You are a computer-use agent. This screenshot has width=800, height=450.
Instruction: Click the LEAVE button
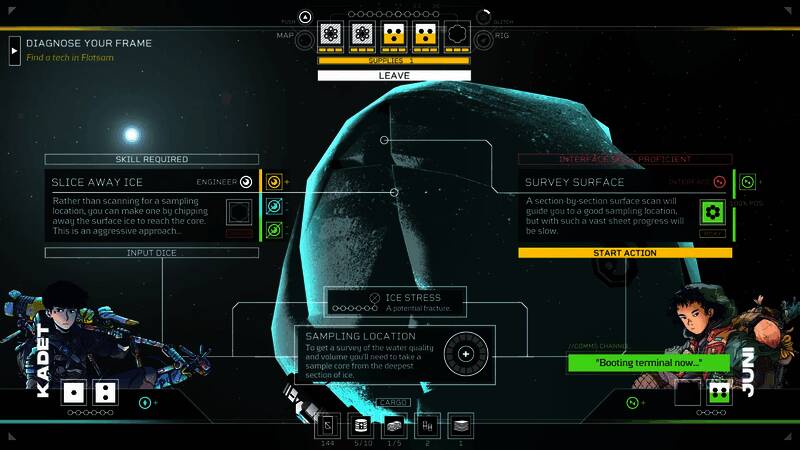pyautogui.click(x=394, y=76)
